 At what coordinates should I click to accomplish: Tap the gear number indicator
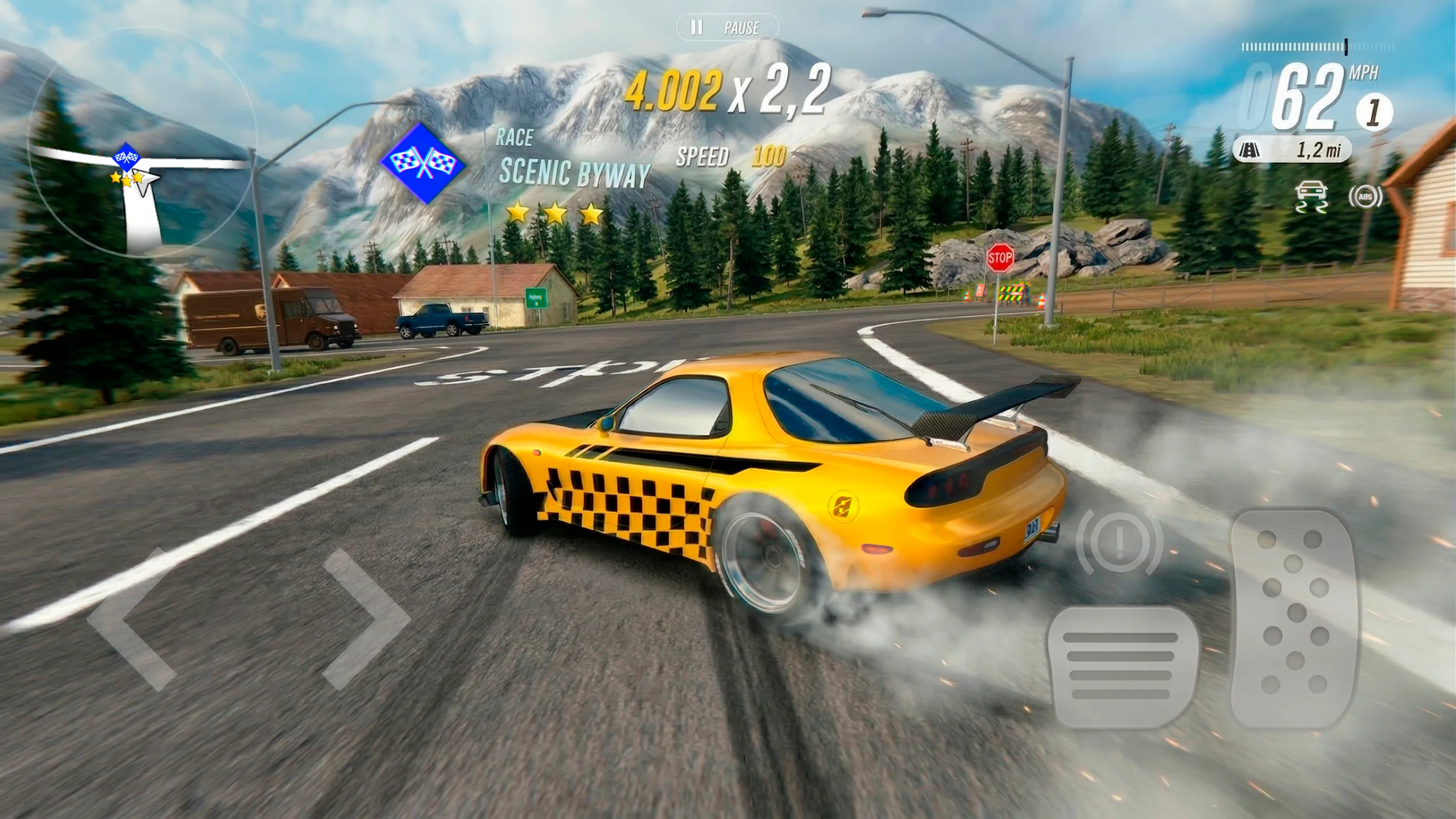pyautogui.click(x=1374, y=112)
